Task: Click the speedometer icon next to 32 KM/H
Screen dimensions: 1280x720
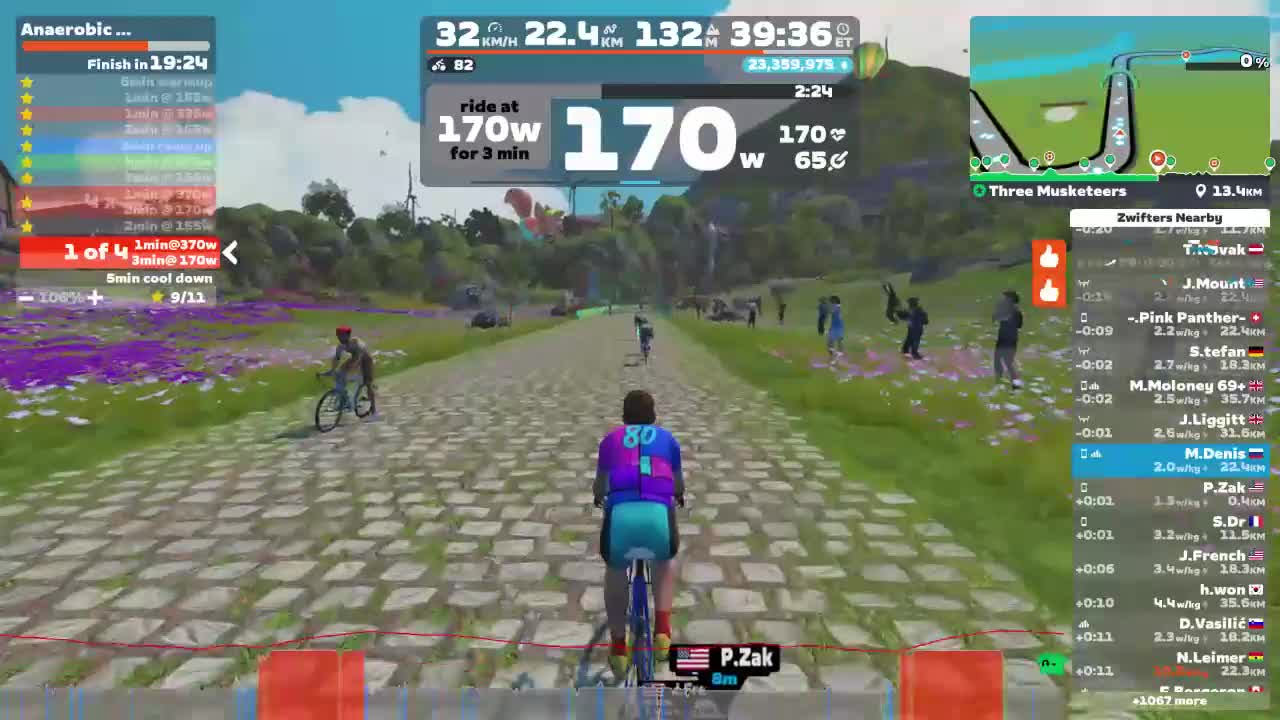Action: [493, 30]
